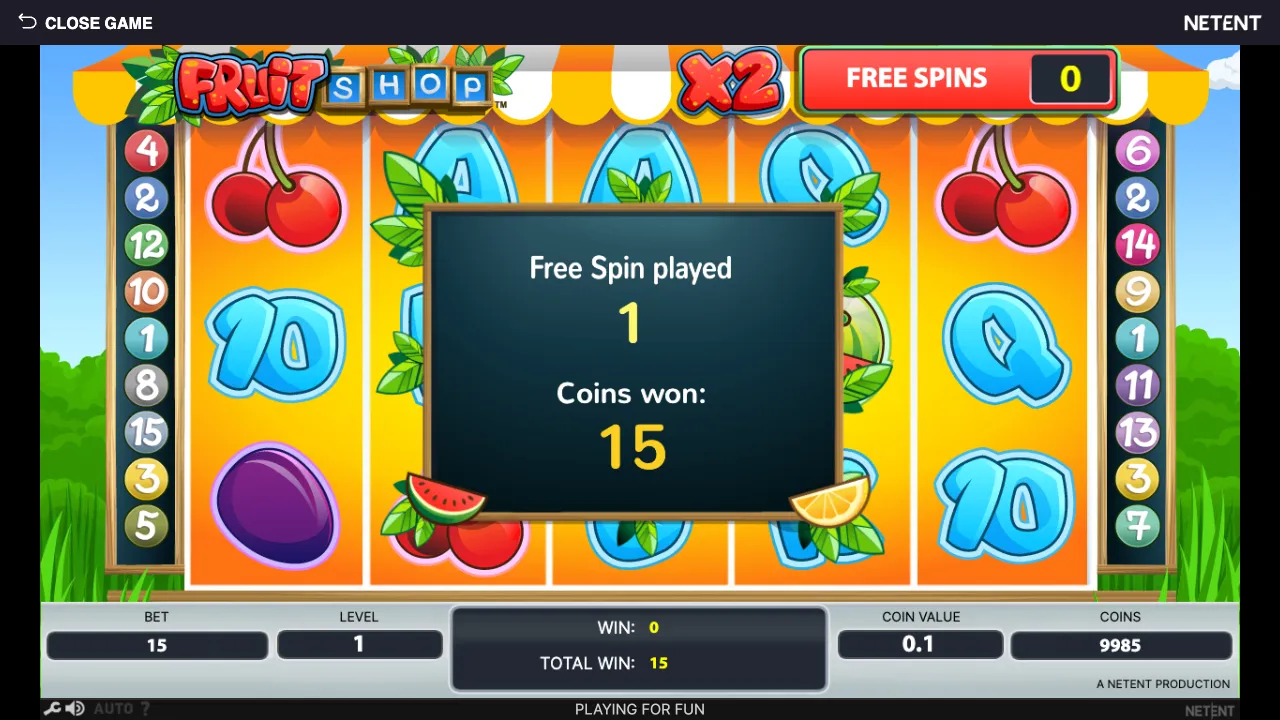This screenshot has width=1280, height=720.
Task: Select payline number 12 on the left
Action: pyautogui.click(x=146, y=245)
